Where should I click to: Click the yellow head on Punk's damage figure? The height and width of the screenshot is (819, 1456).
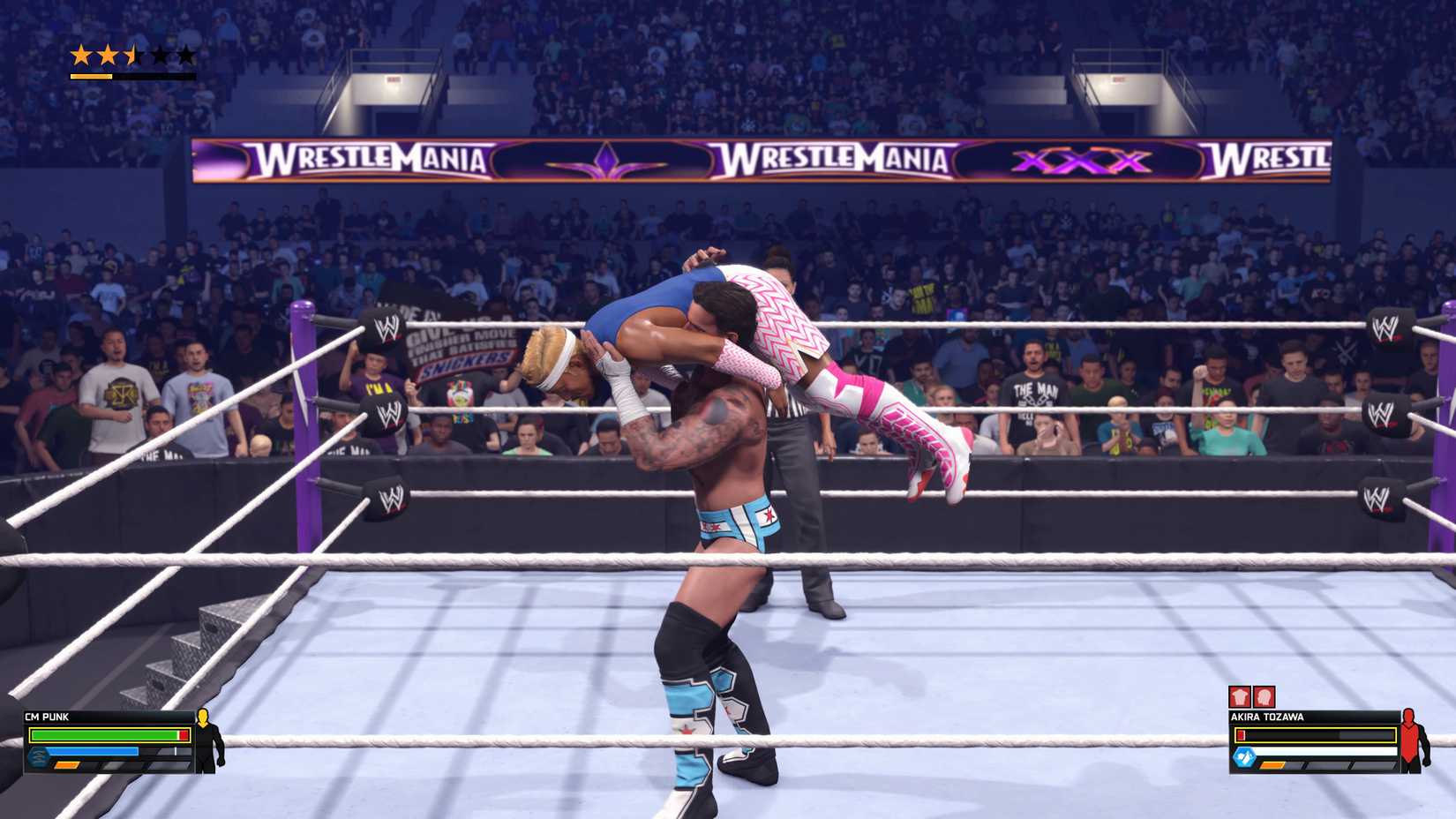click(x=203, y=717)
